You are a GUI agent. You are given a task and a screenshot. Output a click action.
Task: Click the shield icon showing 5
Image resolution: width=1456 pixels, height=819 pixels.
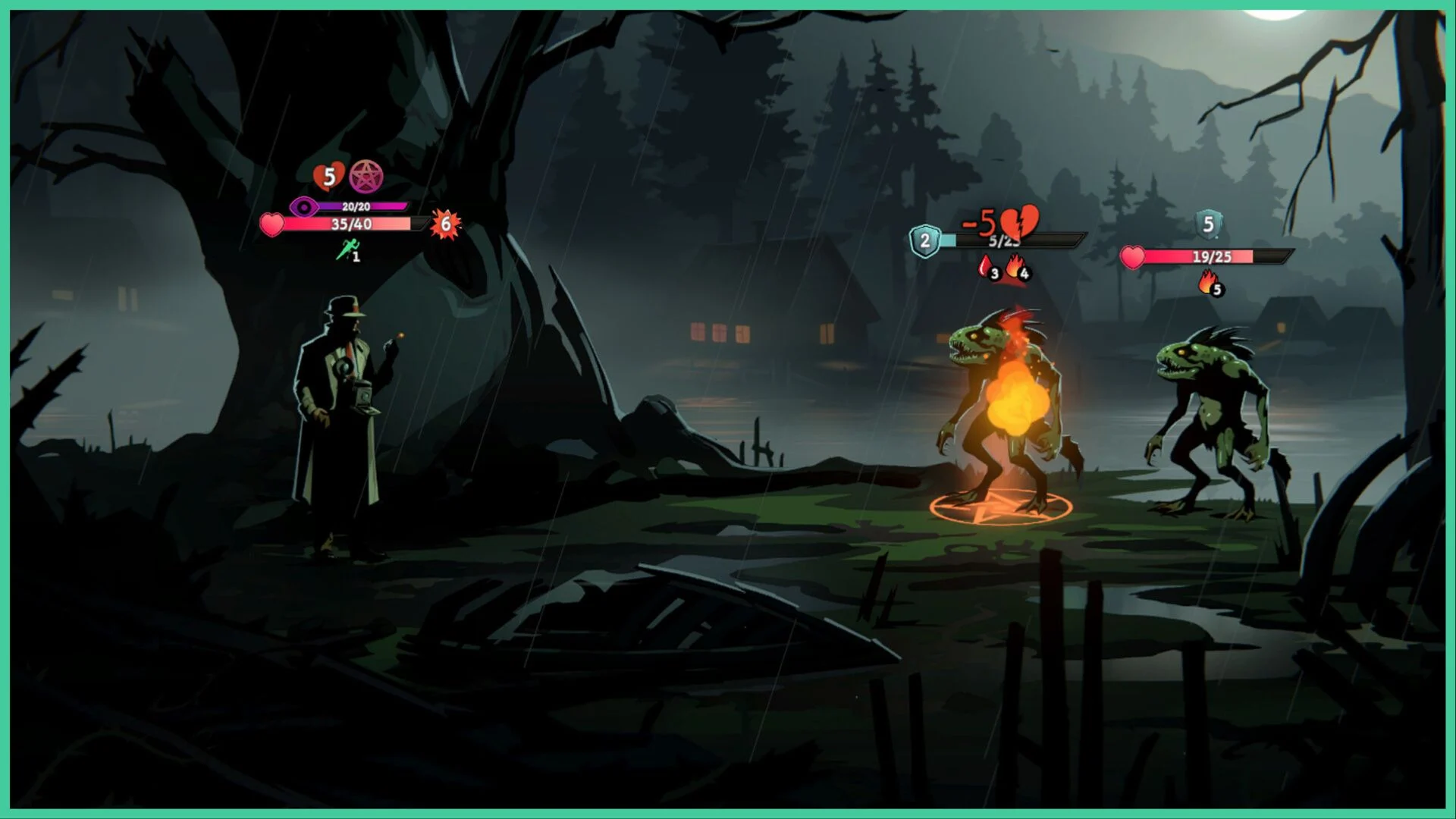[1208, 224]
